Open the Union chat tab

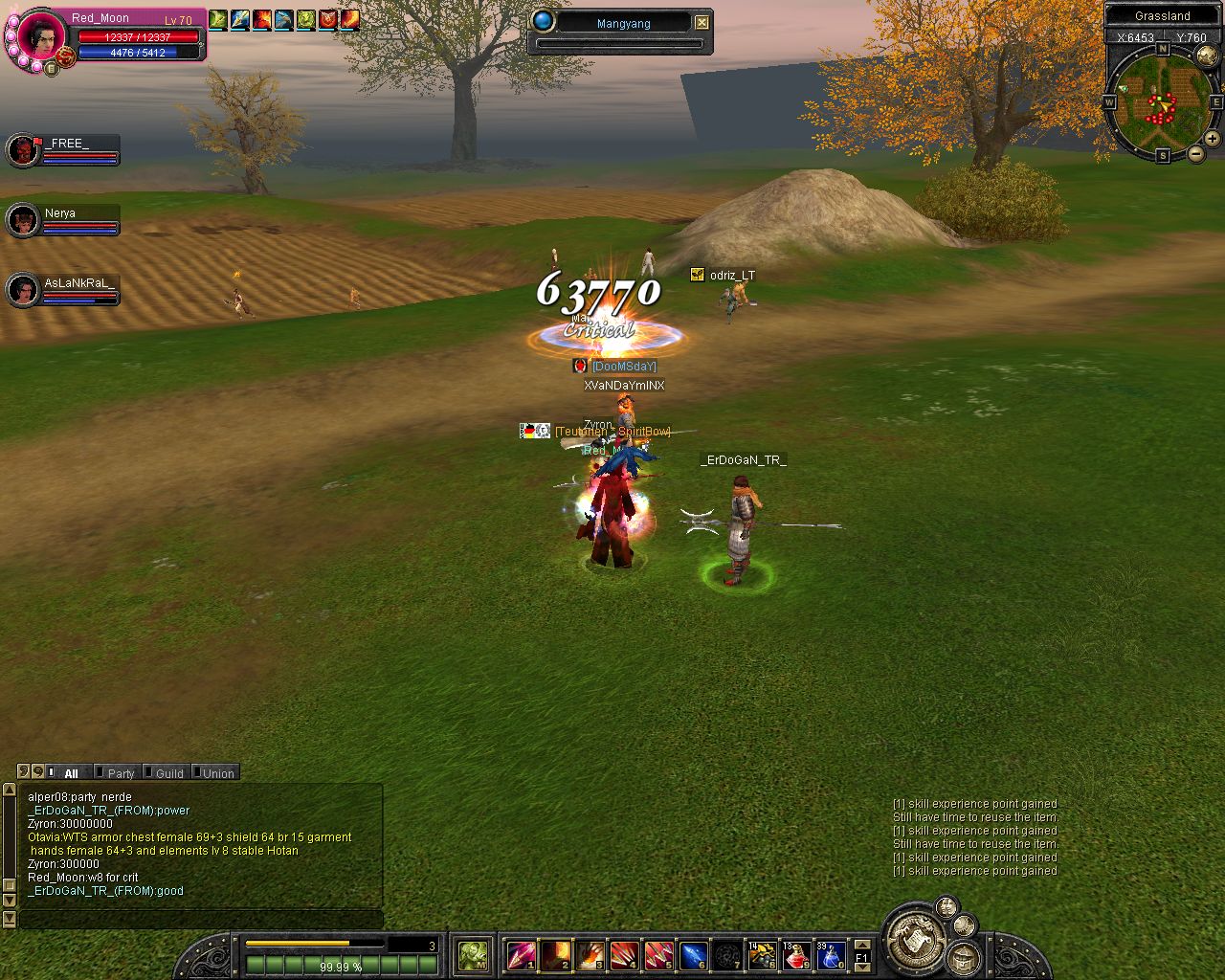pyautogui.click(x=217, y=773)
